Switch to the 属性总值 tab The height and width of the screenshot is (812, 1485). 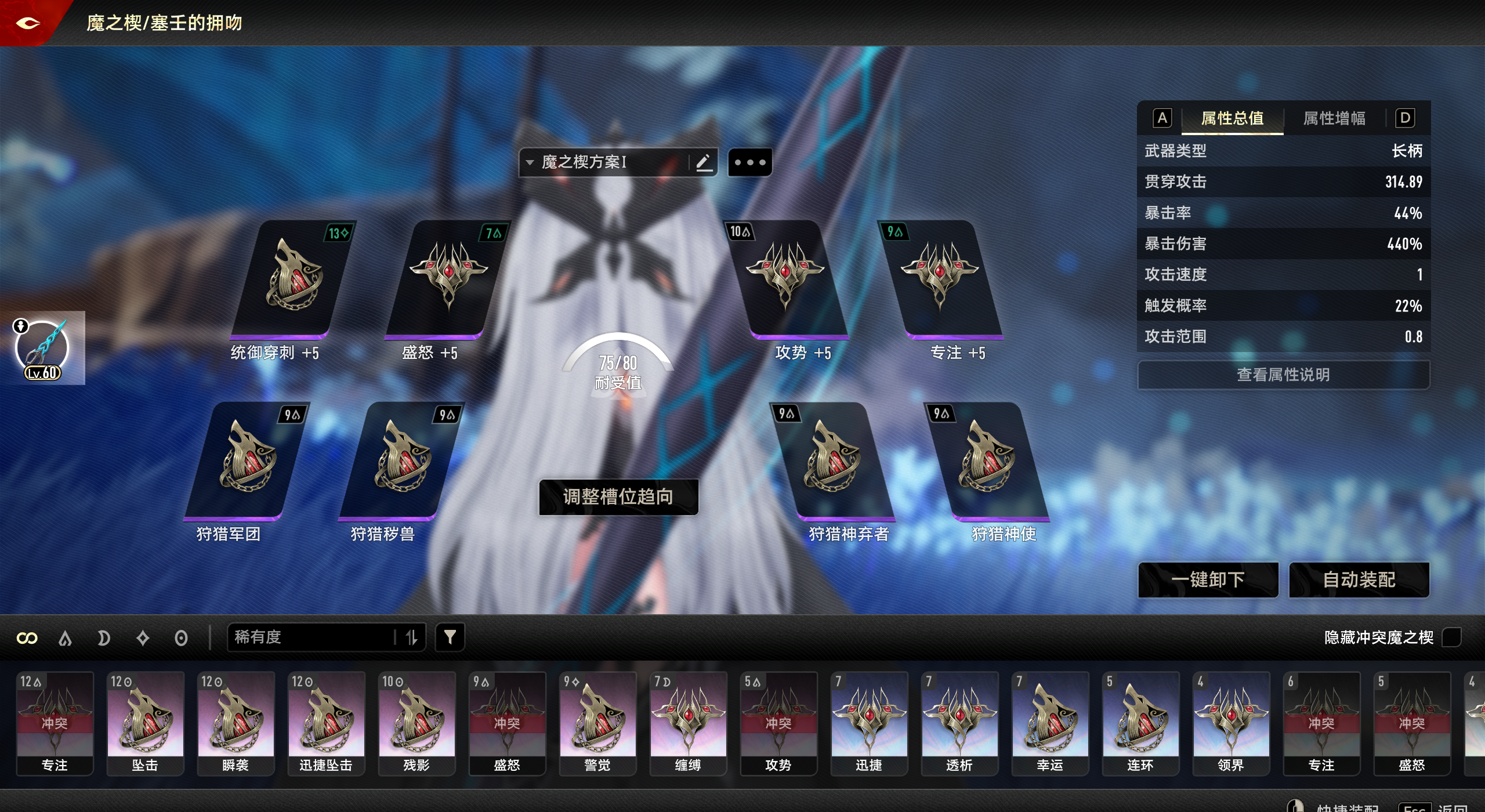pyautogui.click(x=1233, y=118)
